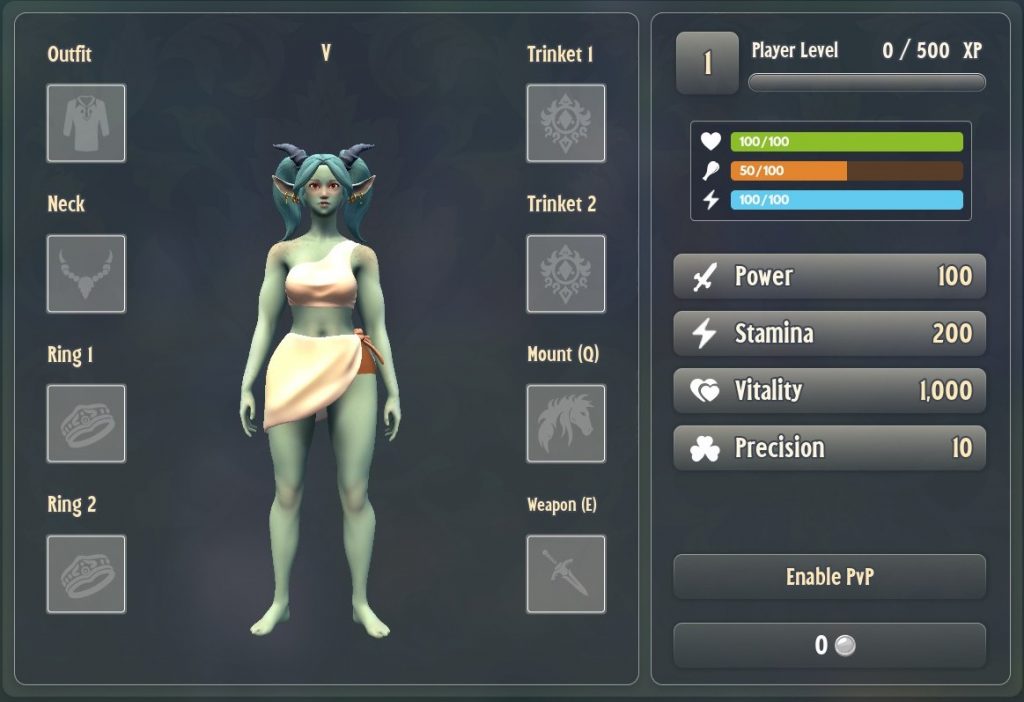
Task: Choose the Mount horse slot
Action: click(x=566, y=424)
